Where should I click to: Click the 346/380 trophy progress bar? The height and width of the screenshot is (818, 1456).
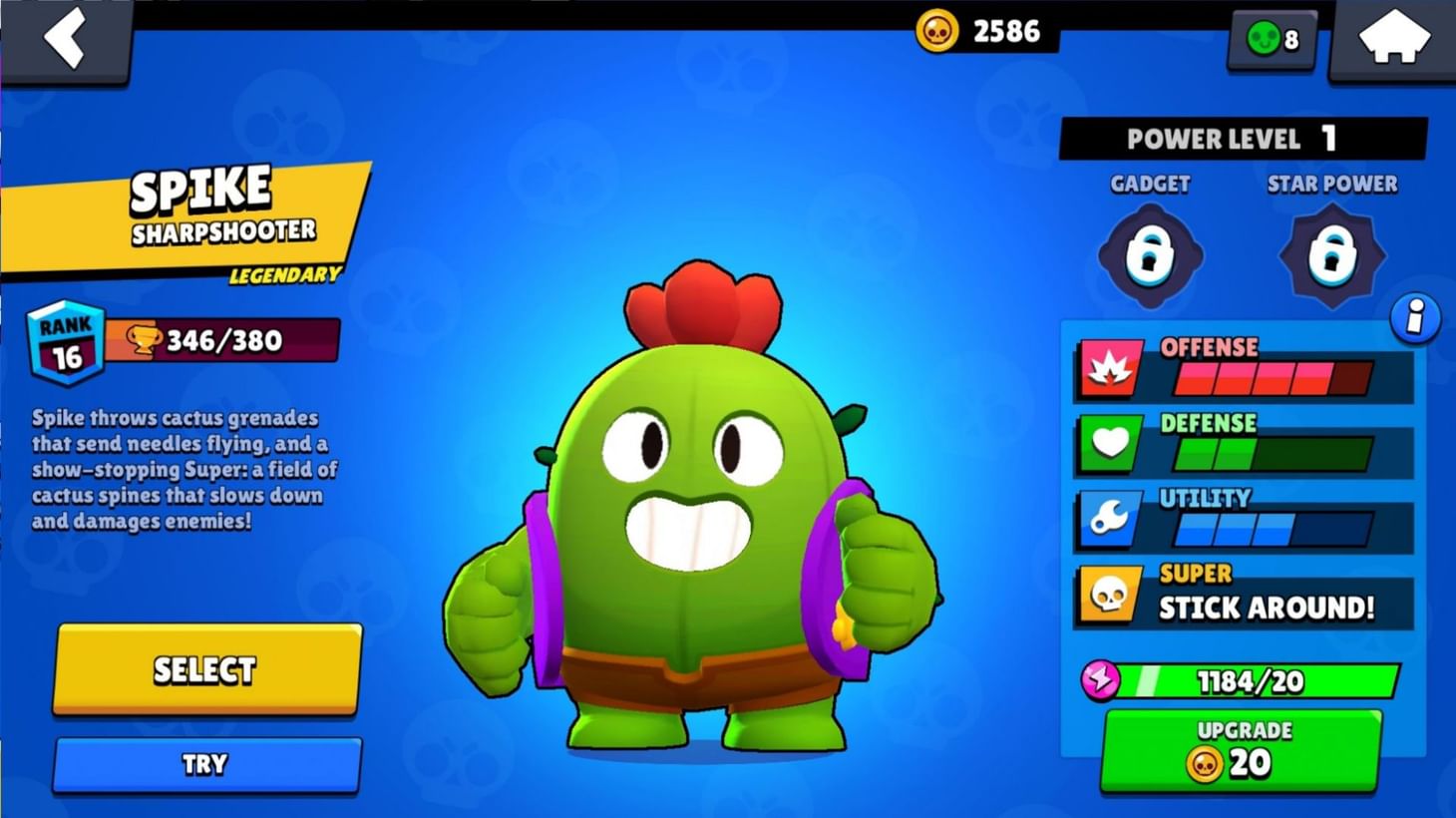tap(224, 340)
